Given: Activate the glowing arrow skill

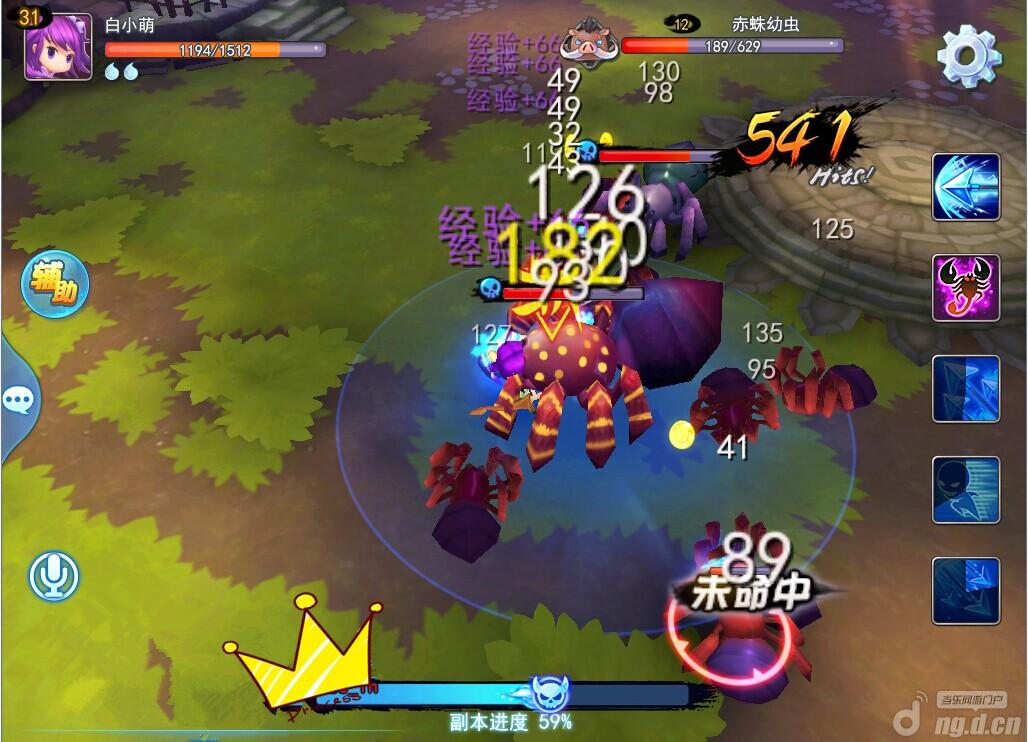Looking at the screenshot, I should [966, 187].
